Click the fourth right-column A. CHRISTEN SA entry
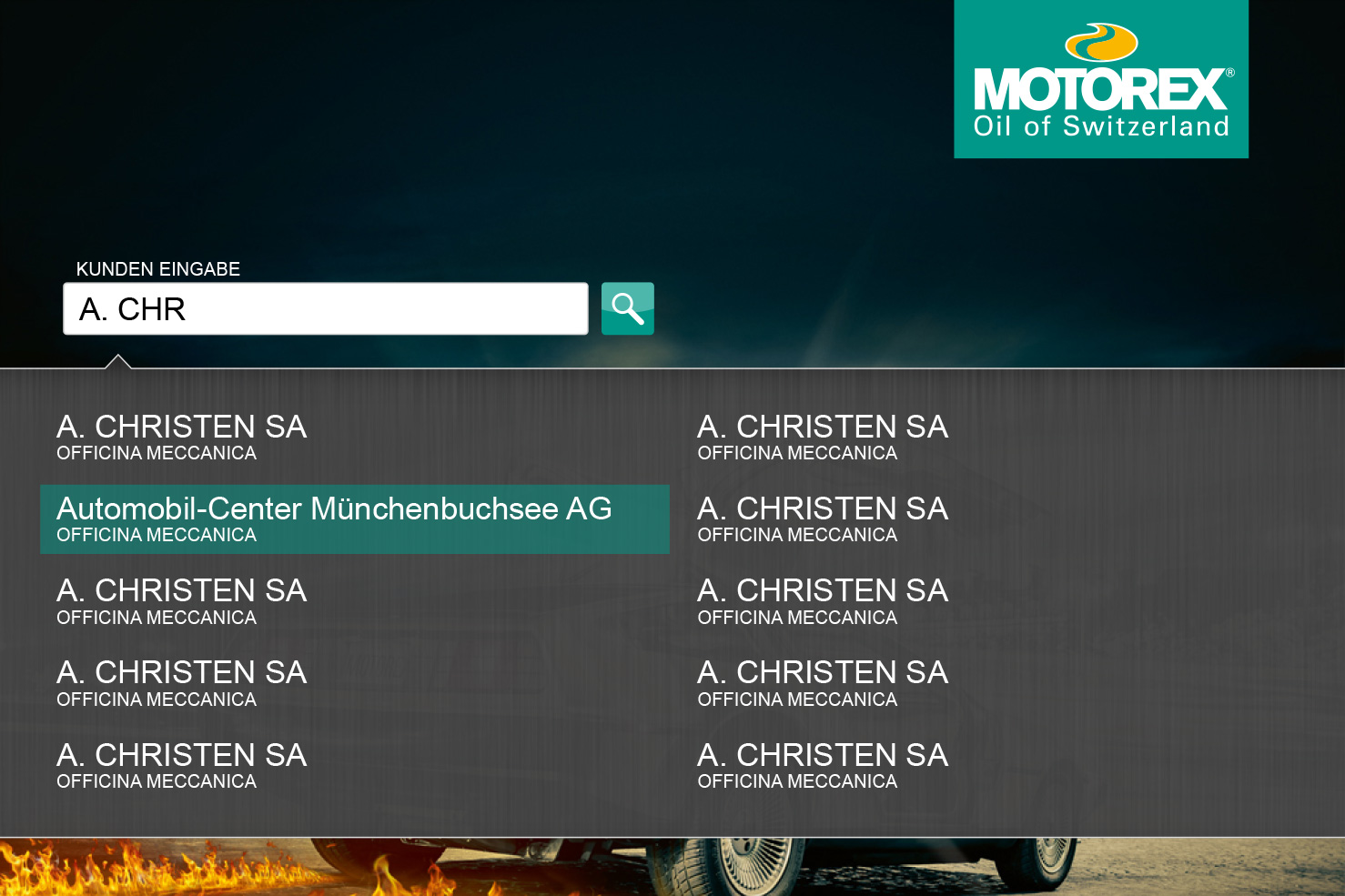The image size is (1345, 896). pyautogui.click(x=824, y=672)
